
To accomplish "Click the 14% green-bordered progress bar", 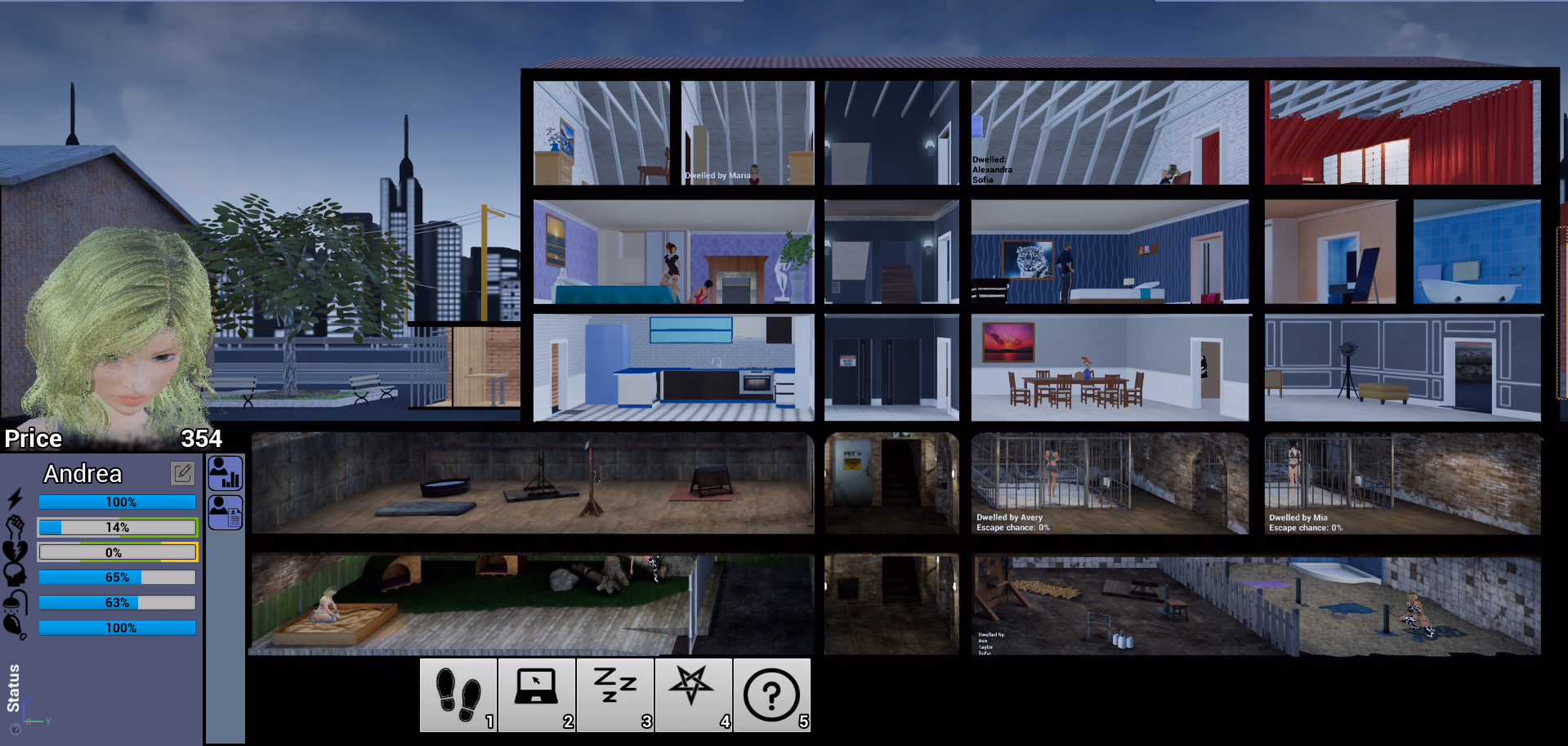I will tap(116, 527).
